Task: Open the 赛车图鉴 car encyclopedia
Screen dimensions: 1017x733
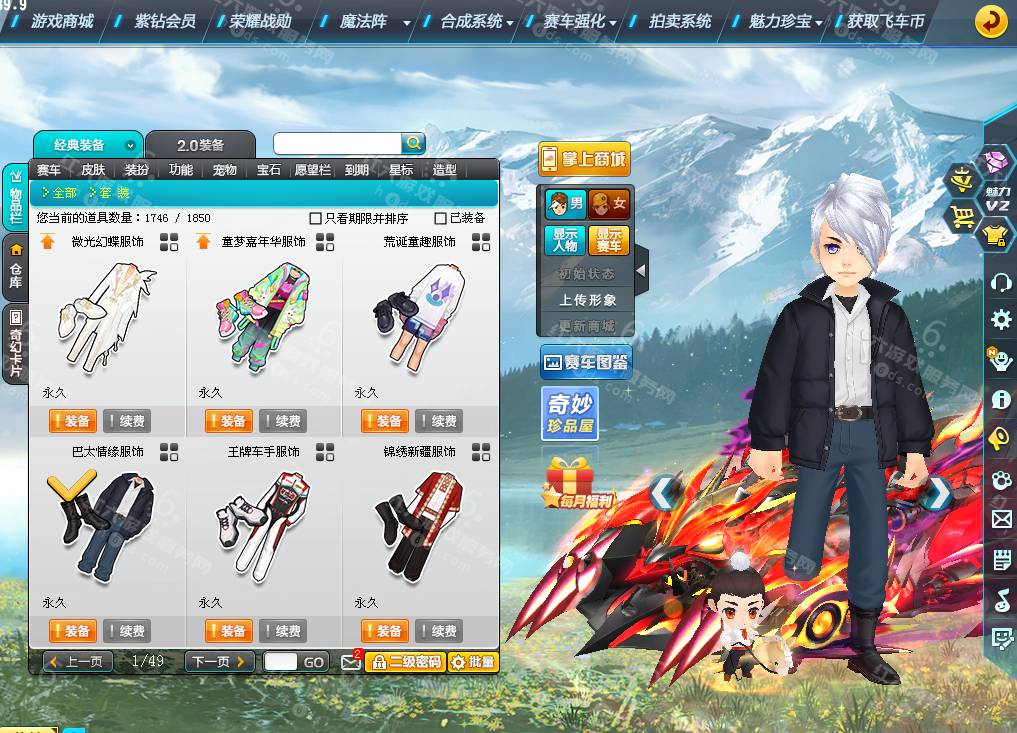Action: [586, 362]
